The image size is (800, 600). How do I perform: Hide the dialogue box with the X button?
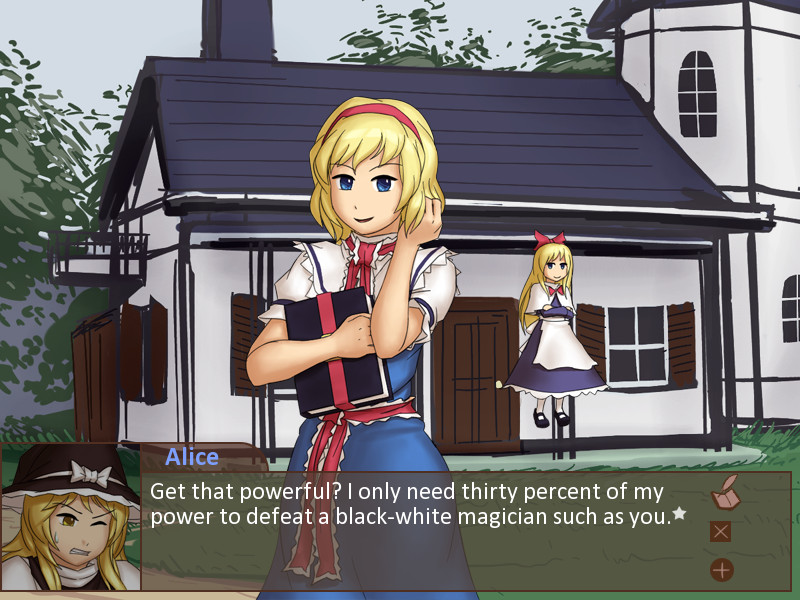[720, 531]
